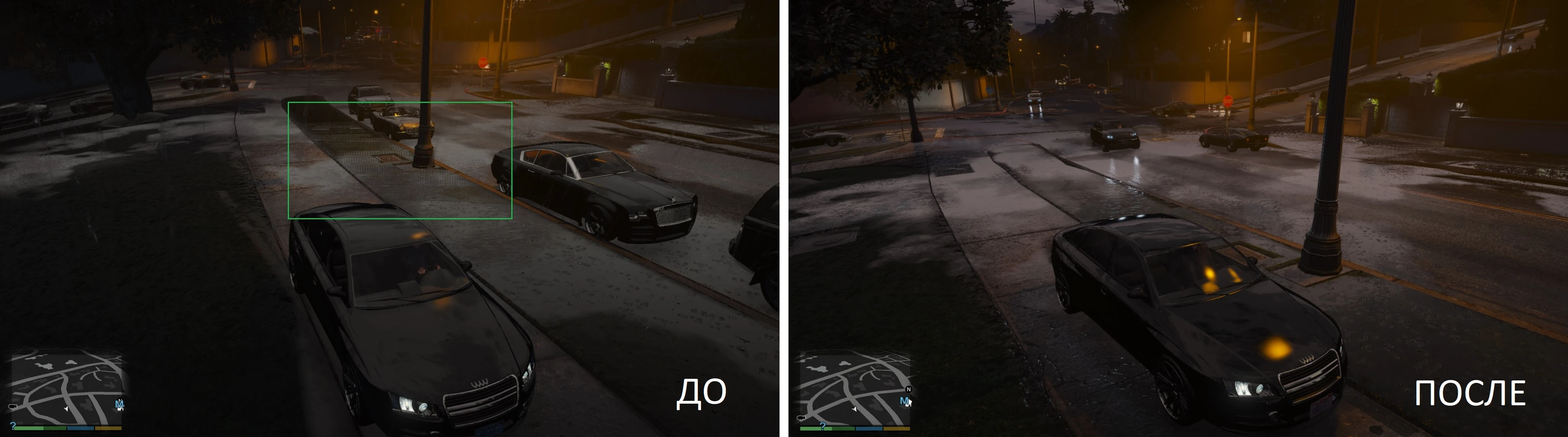Select Michael's blue "M" blip on left minimap

[x=119, y=405]
